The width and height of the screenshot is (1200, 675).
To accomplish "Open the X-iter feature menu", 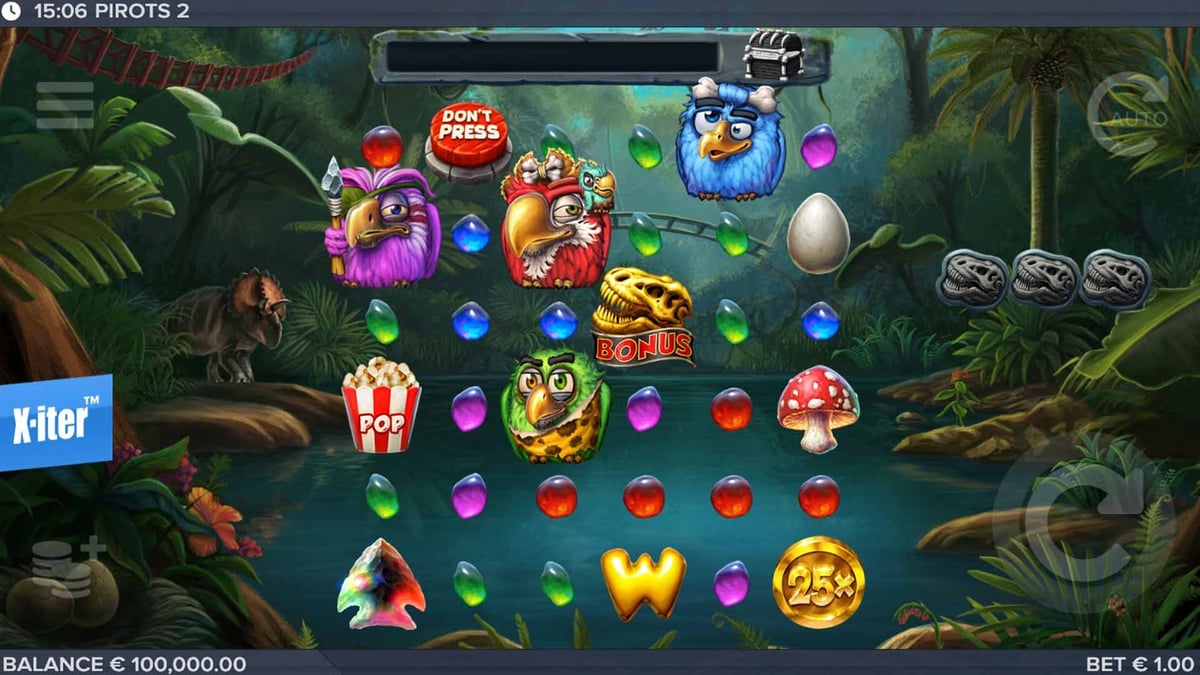I will click(56, 423).
